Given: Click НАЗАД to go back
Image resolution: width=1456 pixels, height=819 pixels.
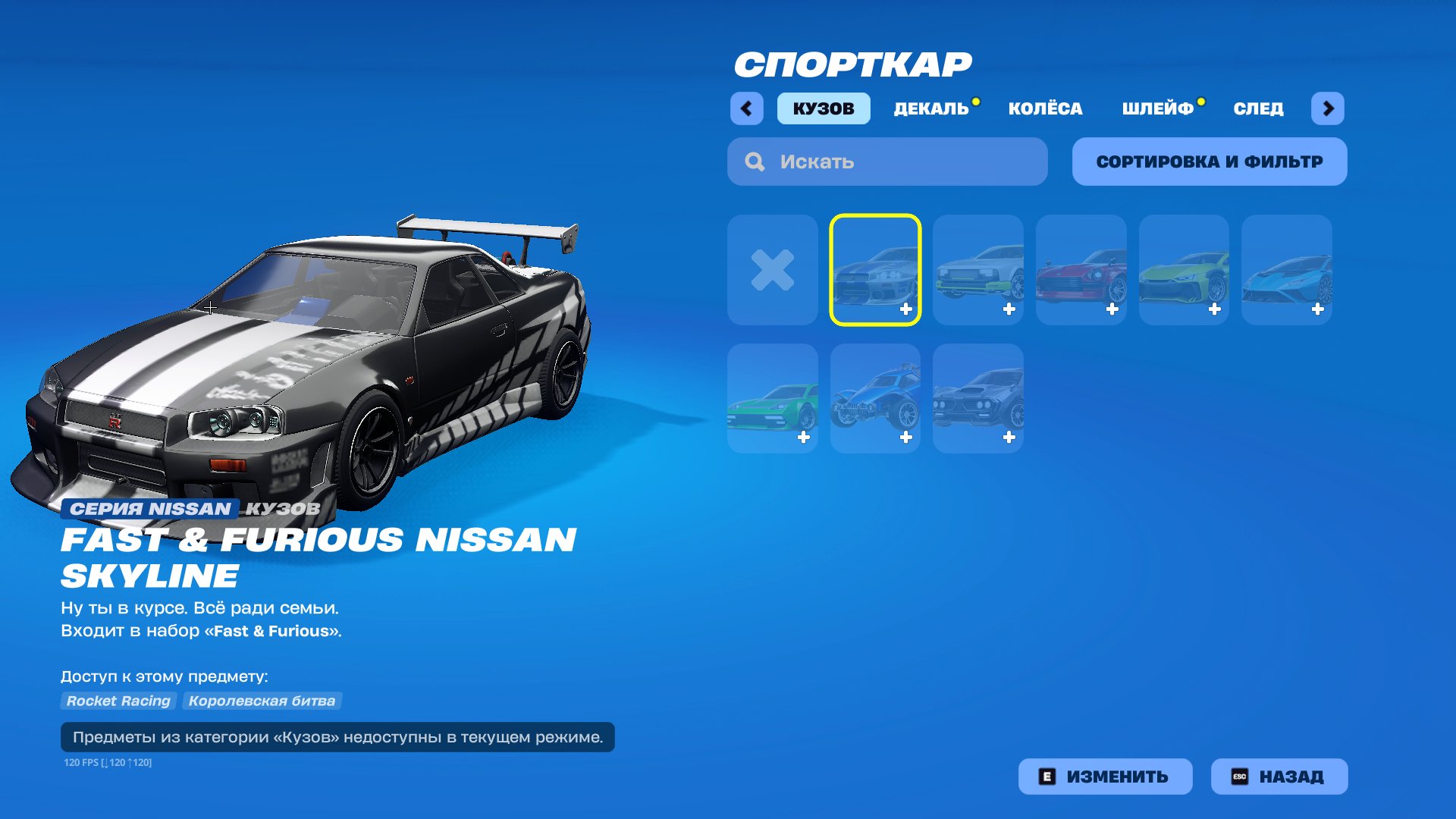Looking at the screenshot, I should tap(1279, 776).
